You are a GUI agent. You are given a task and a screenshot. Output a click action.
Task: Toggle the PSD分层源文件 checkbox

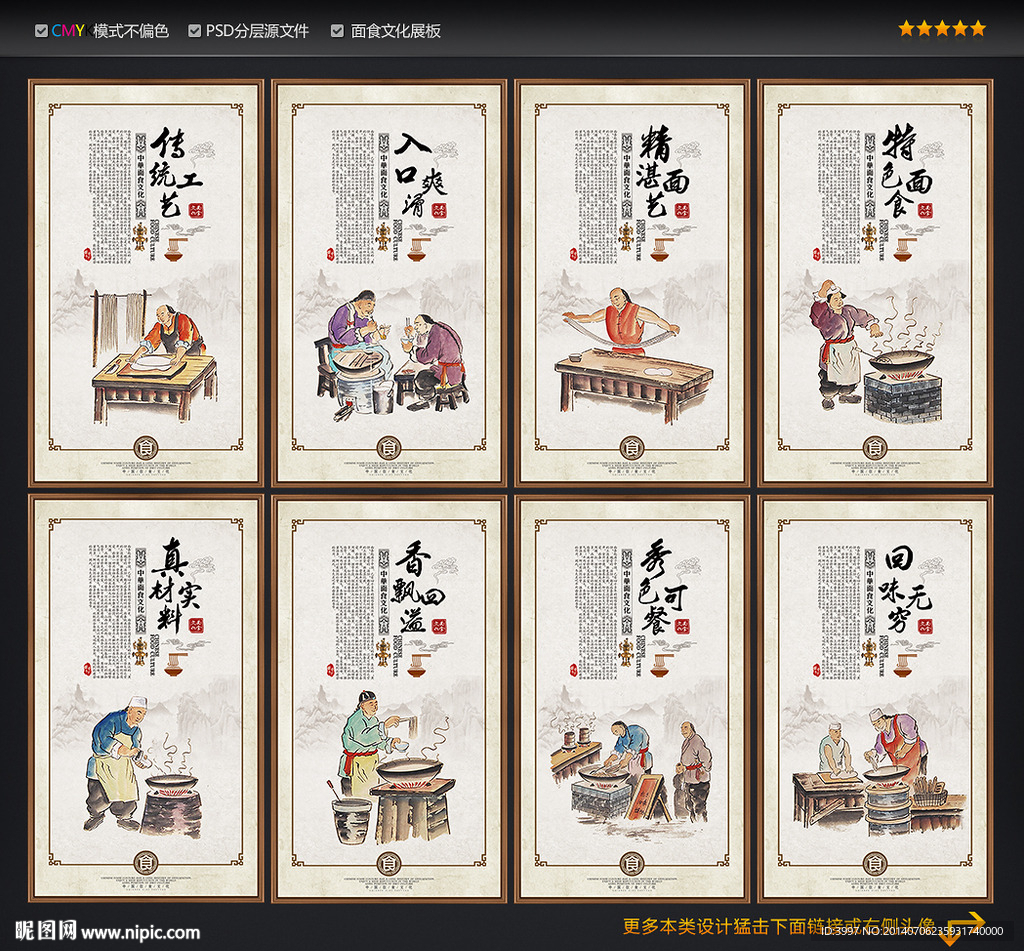(195, 31)
